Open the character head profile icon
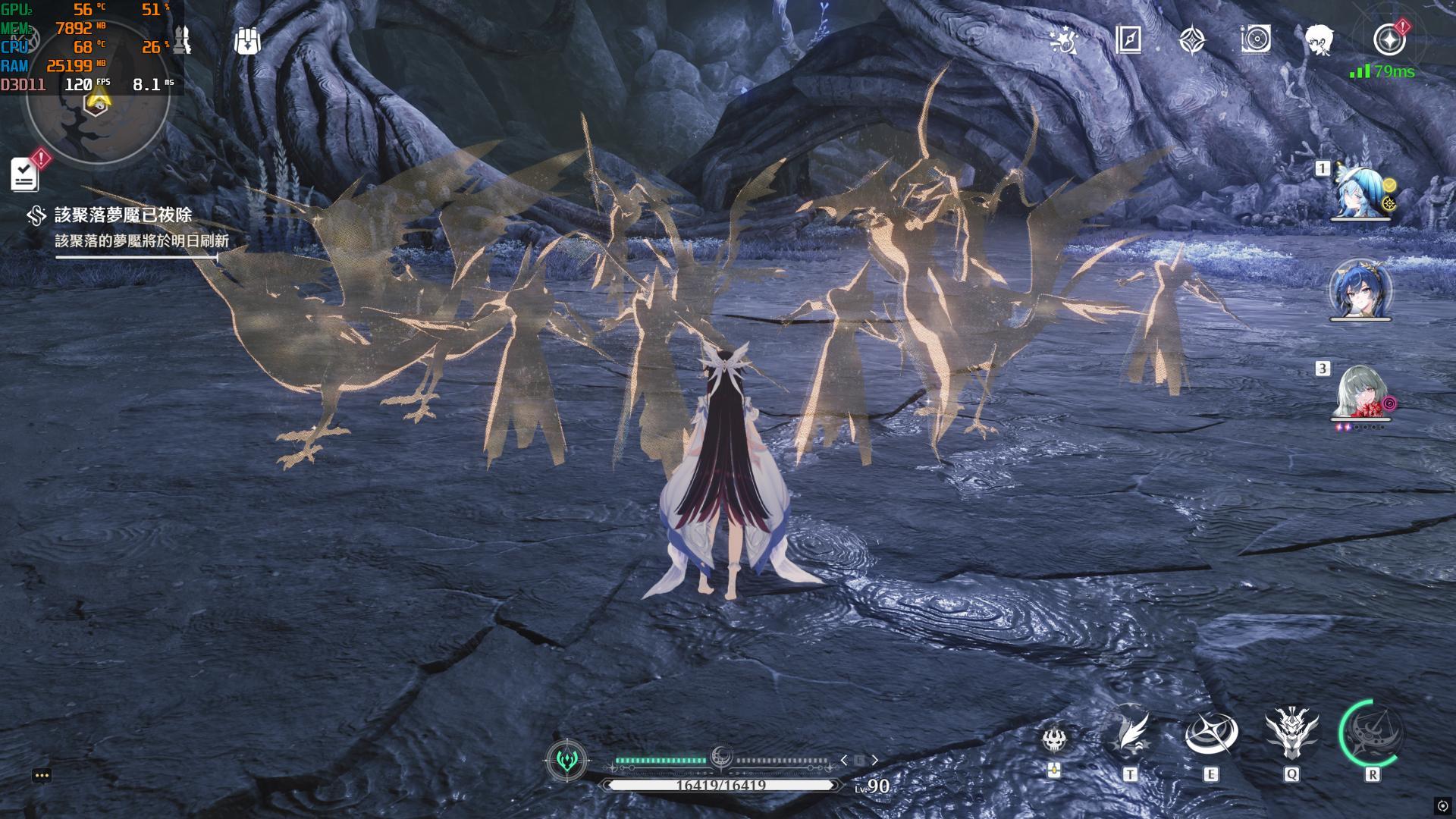Image resolution: width=1456 pixels, height=819 pixels. (x=1319, y=39)
